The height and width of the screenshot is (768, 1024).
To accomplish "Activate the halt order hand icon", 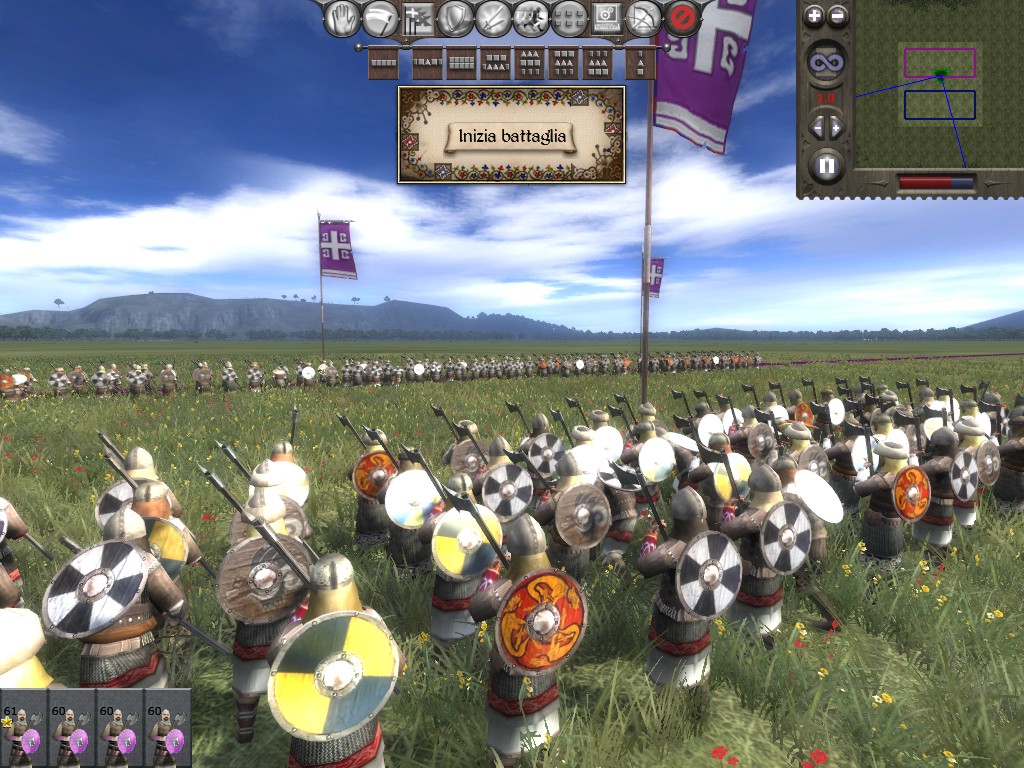I will (342, 18).
